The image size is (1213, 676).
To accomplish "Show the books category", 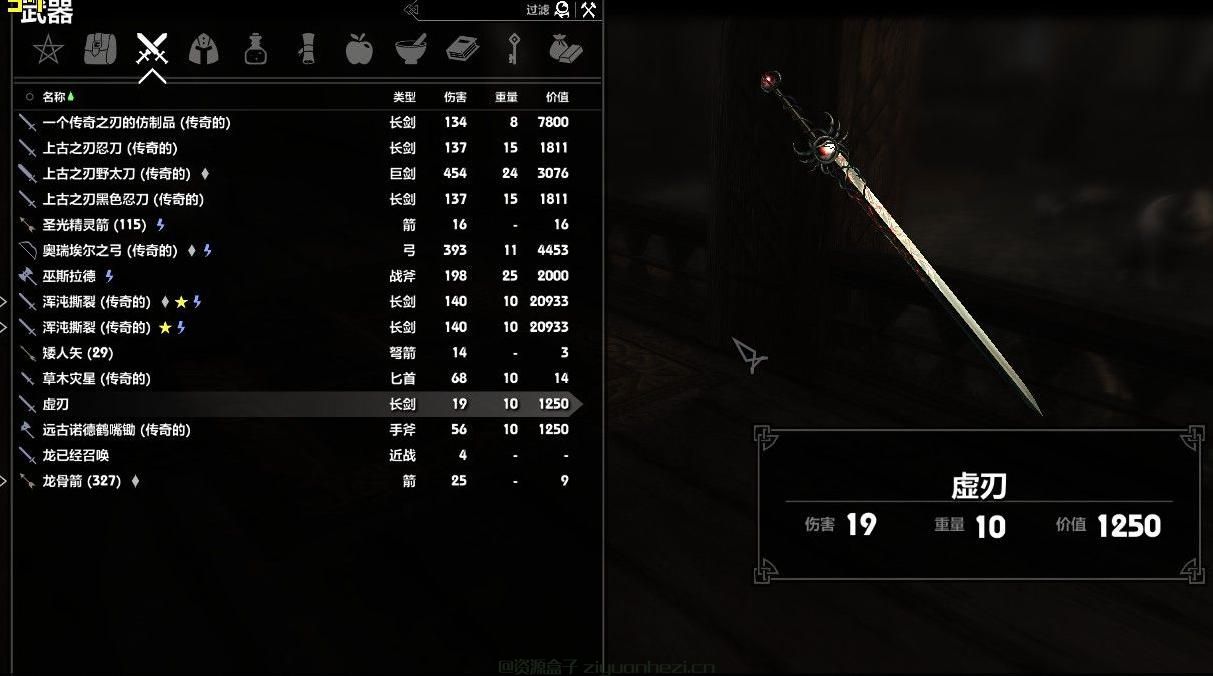I will (x=462, y=49).
